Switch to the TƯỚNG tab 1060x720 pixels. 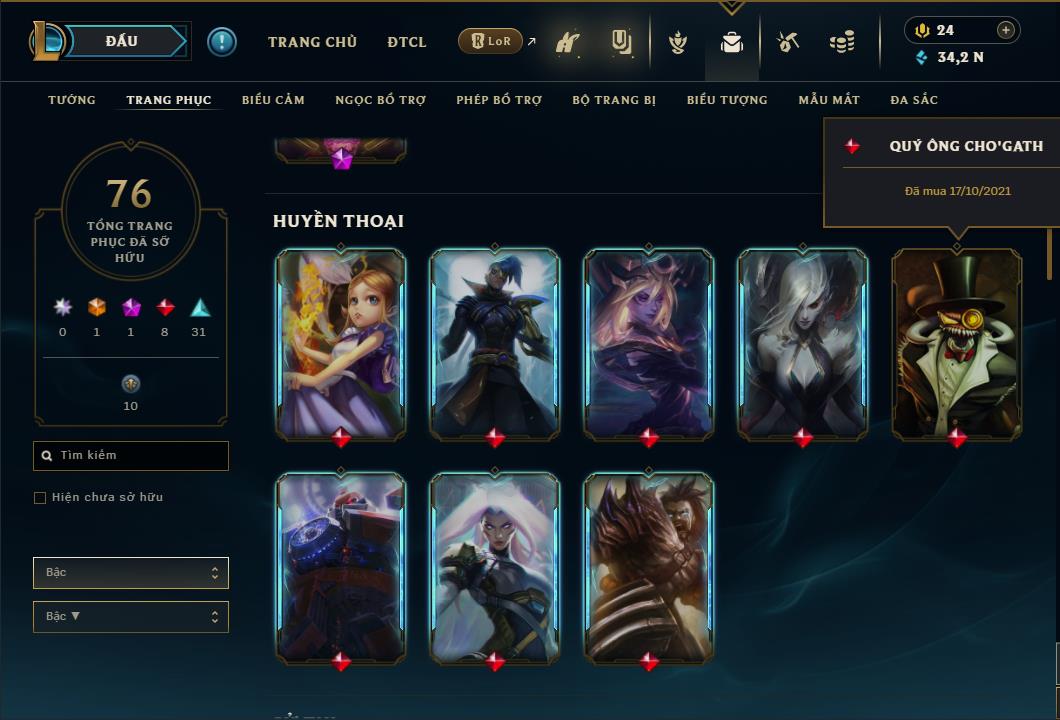pyautogui.click(x=72, y=100)
